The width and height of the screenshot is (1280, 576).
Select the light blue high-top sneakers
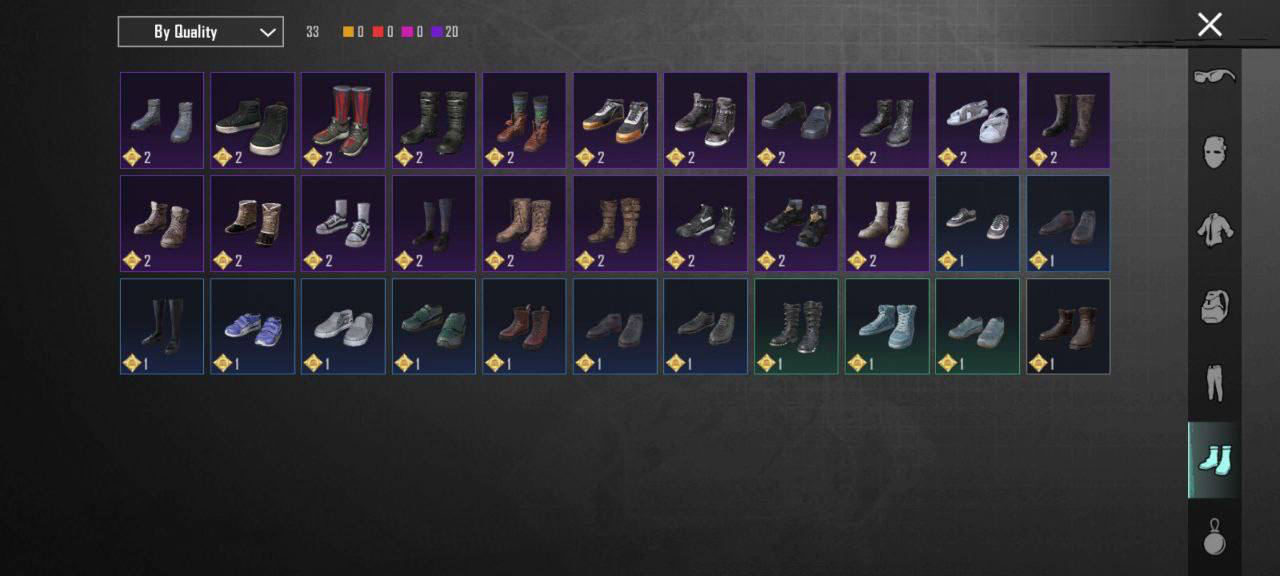click(x=886, y=326)
